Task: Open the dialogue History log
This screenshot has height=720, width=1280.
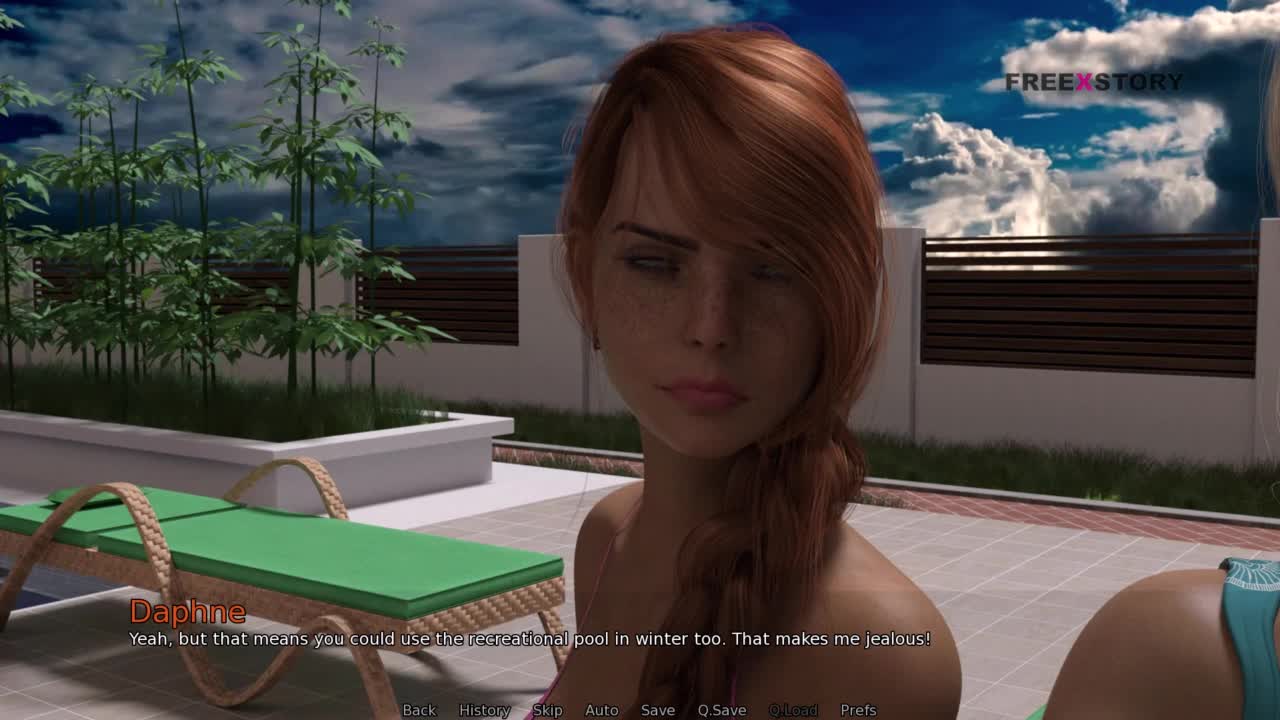Action: [x=484, y=710]
